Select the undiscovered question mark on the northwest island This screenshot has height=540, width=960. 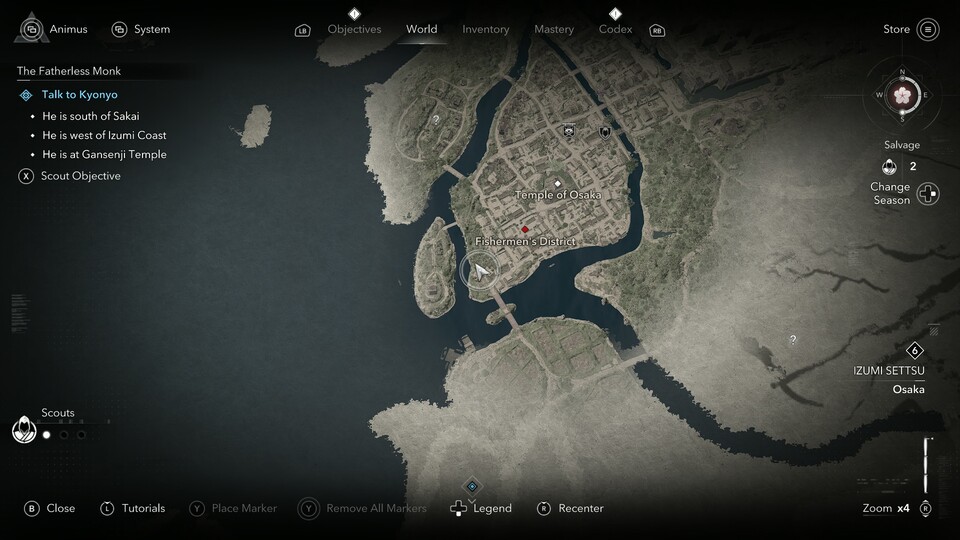tap(435, 120)
